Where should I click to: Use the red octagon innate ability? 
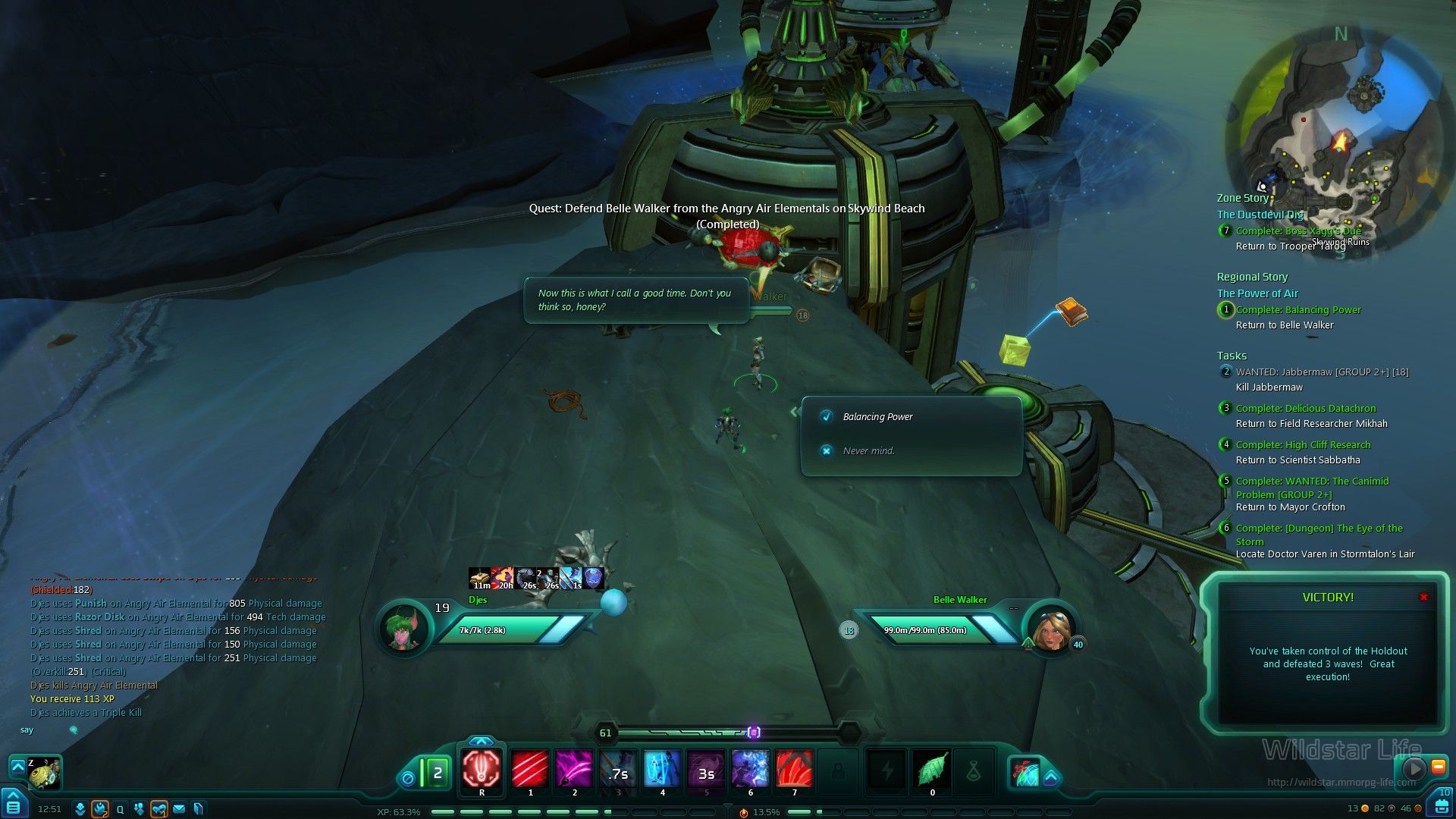482,769
